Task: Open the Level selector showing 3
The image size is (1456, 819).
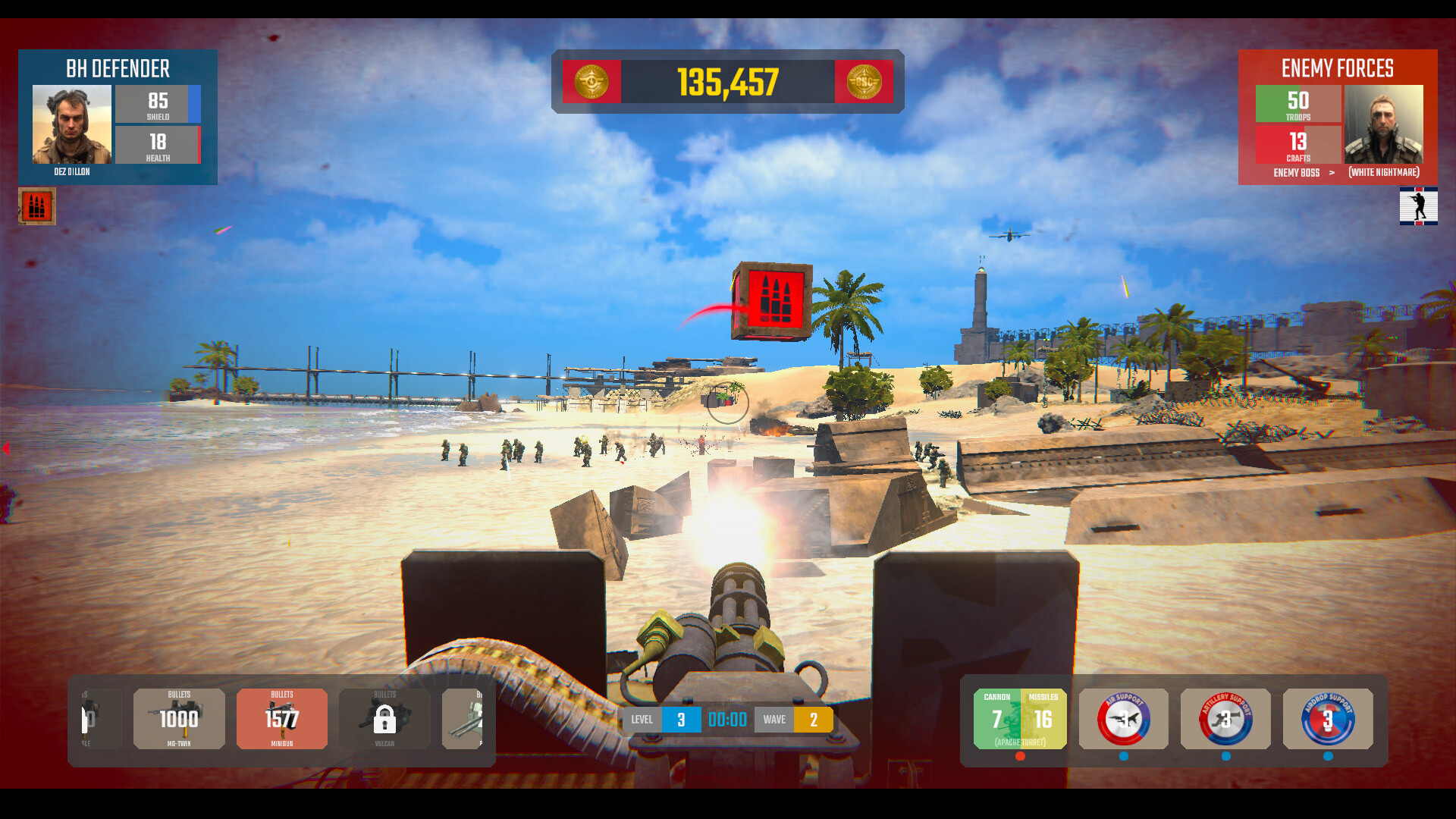Action: tap(680, 719)
